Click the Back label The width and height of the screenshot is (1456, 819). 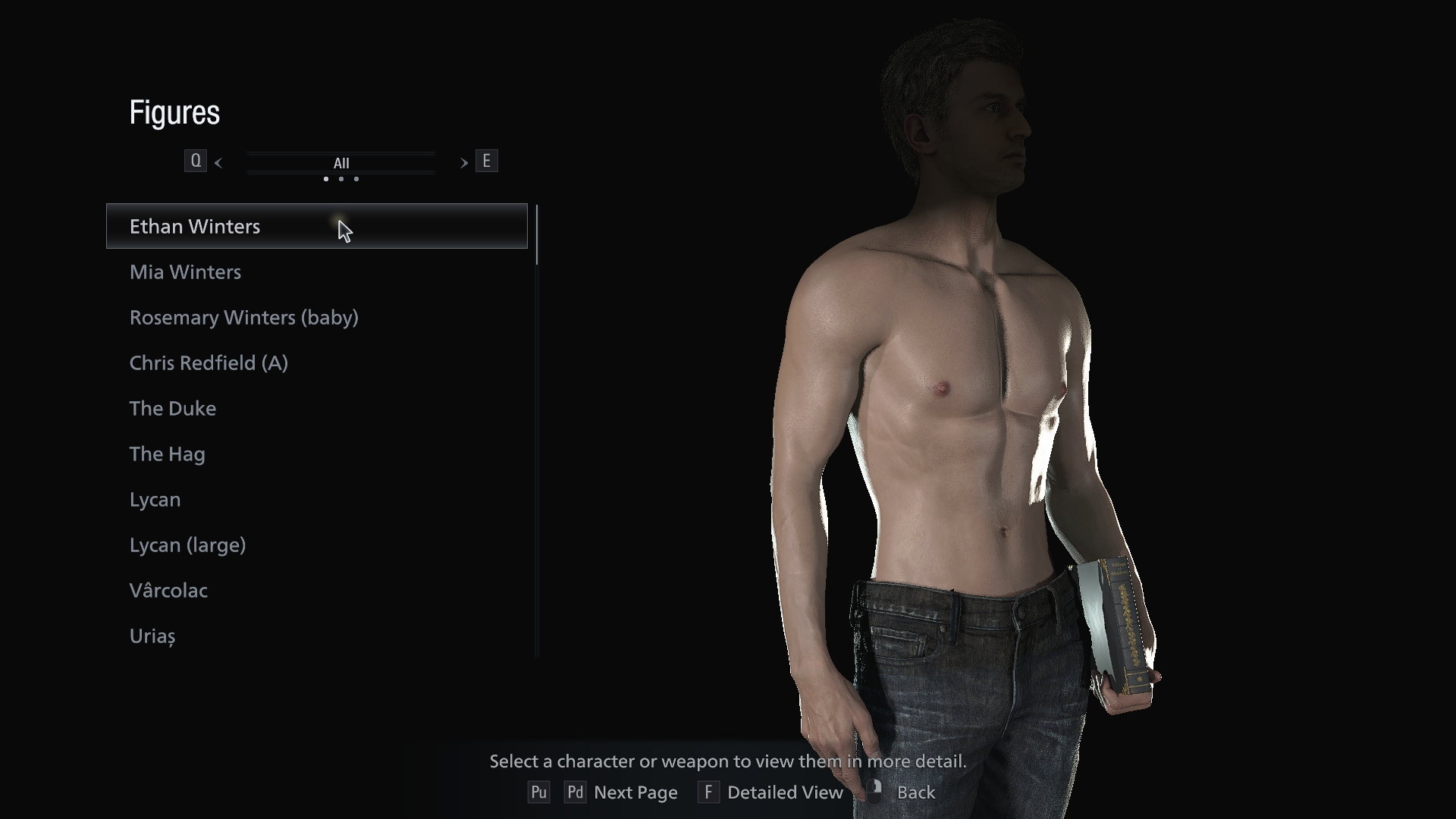[916, 792]
